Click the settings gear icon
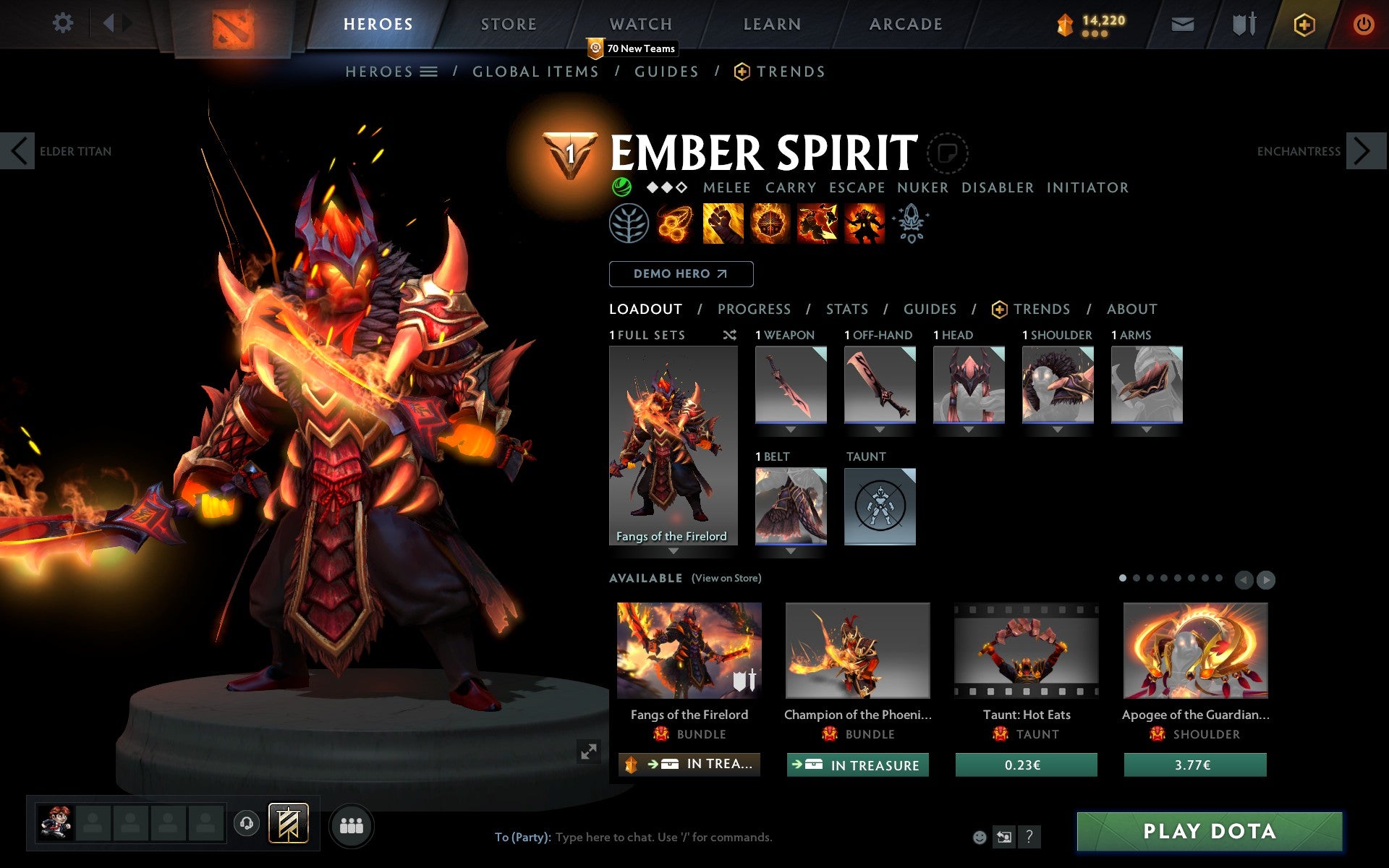Image resolution: width=1389 pixels, height=868 pixels. 64,23
